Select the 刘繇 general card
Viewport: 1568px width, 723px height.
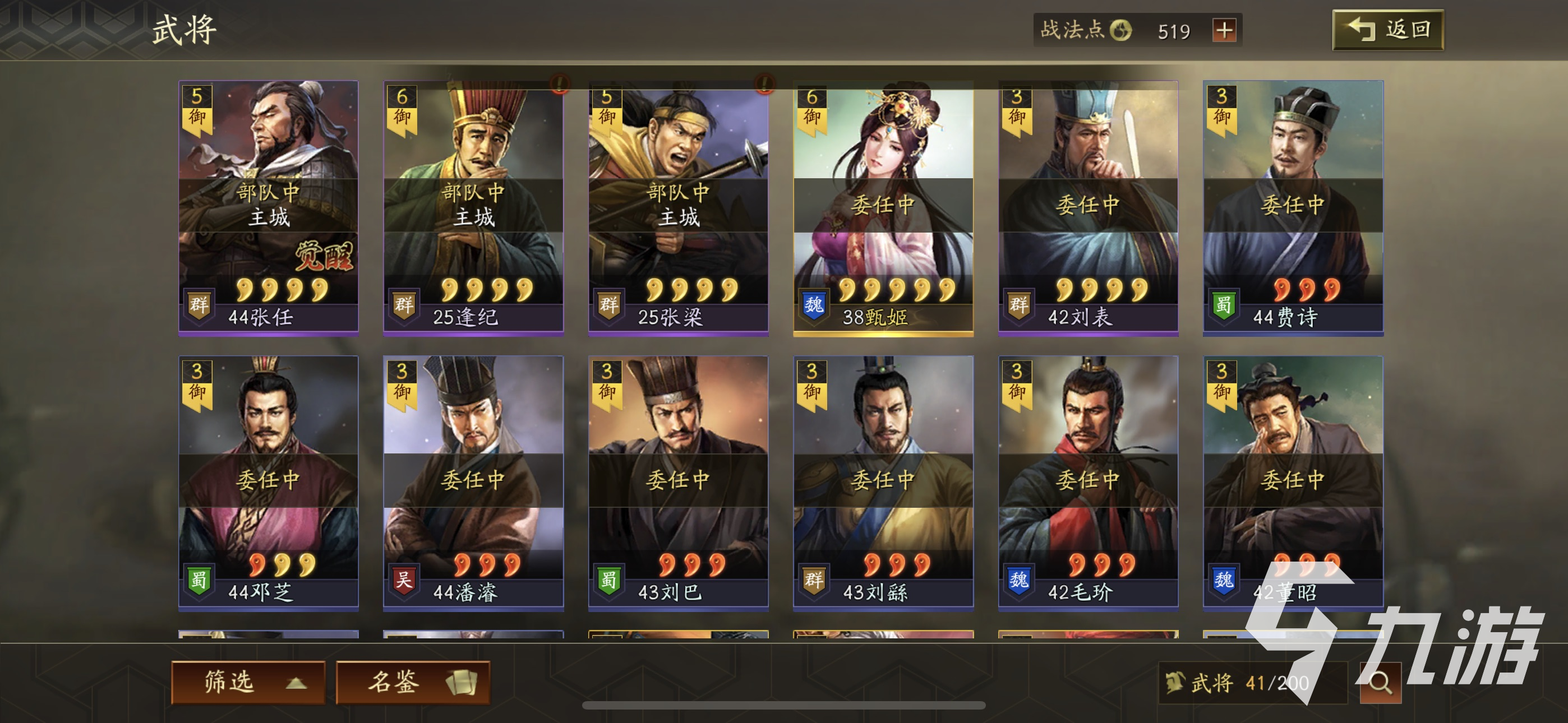click(883, 482)
